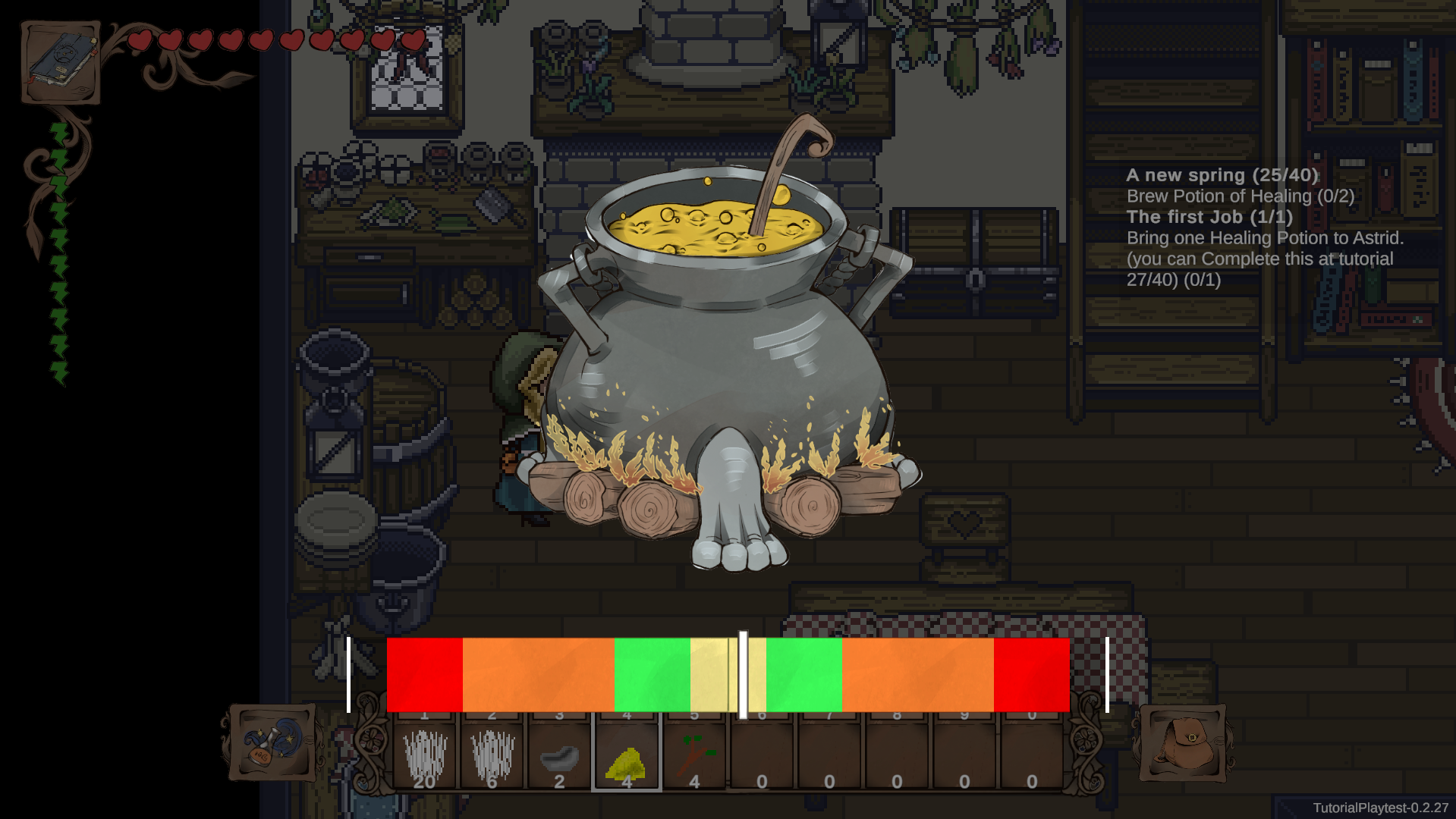Open the quest journal book

pyautogui.click(x=61, y=61)
